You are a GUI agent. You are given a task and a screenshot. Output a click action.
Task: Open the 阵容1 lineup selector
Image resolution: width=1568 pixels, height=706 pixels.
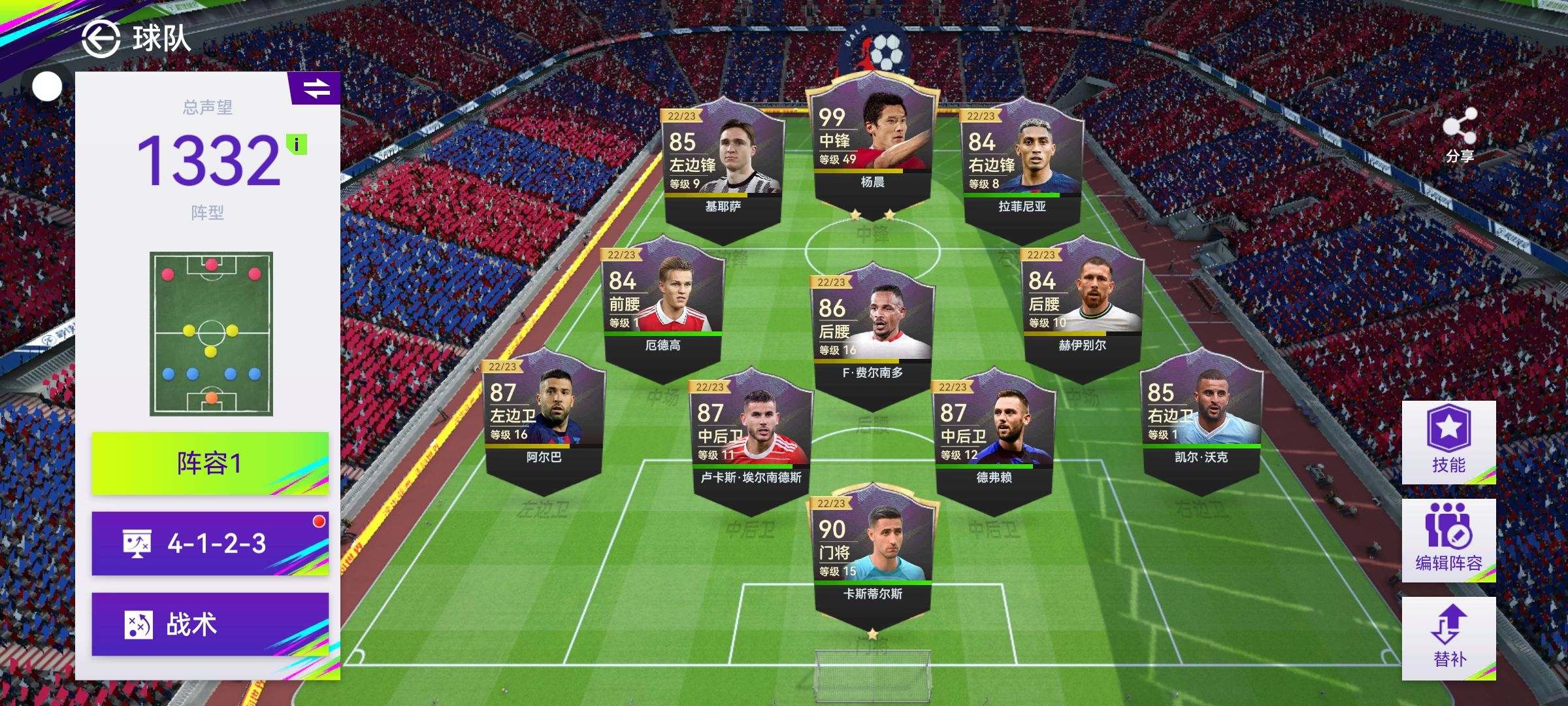click(210, 463)
